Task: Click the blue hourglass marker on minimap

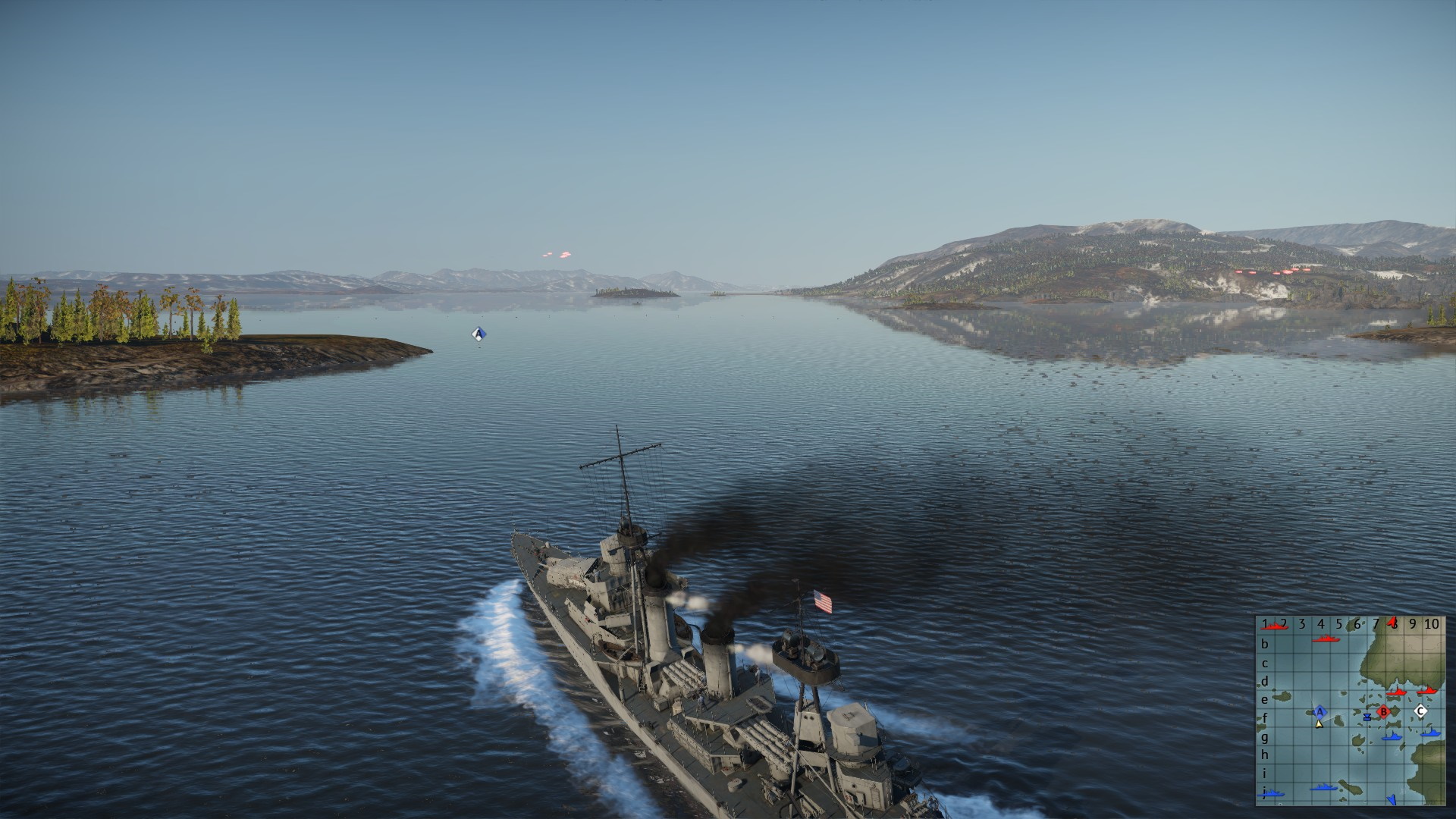Action: (x=1367, y=717)
